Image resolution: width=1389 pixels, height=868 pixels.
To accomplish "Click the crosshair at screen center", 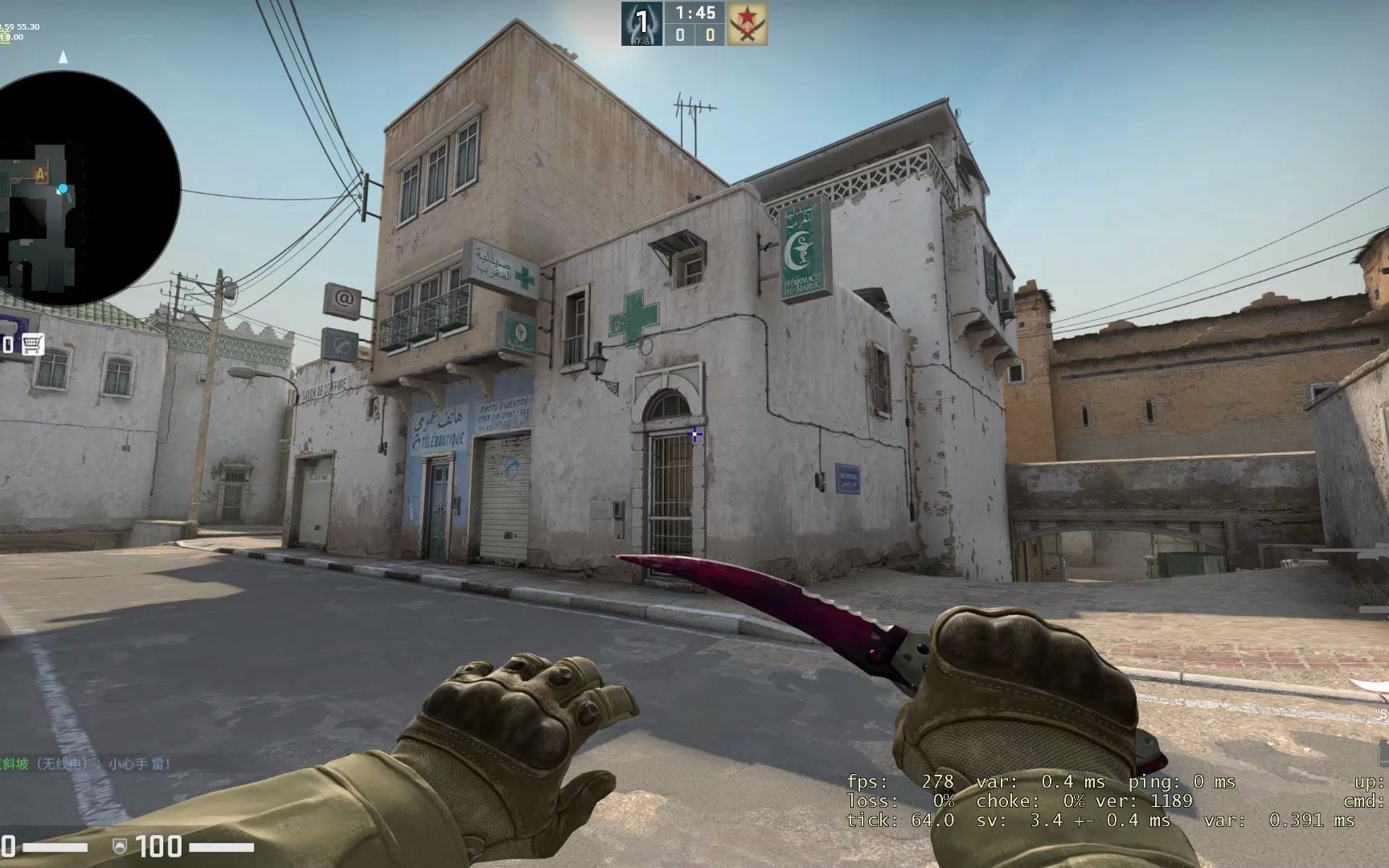I will [x=694, y=434].
